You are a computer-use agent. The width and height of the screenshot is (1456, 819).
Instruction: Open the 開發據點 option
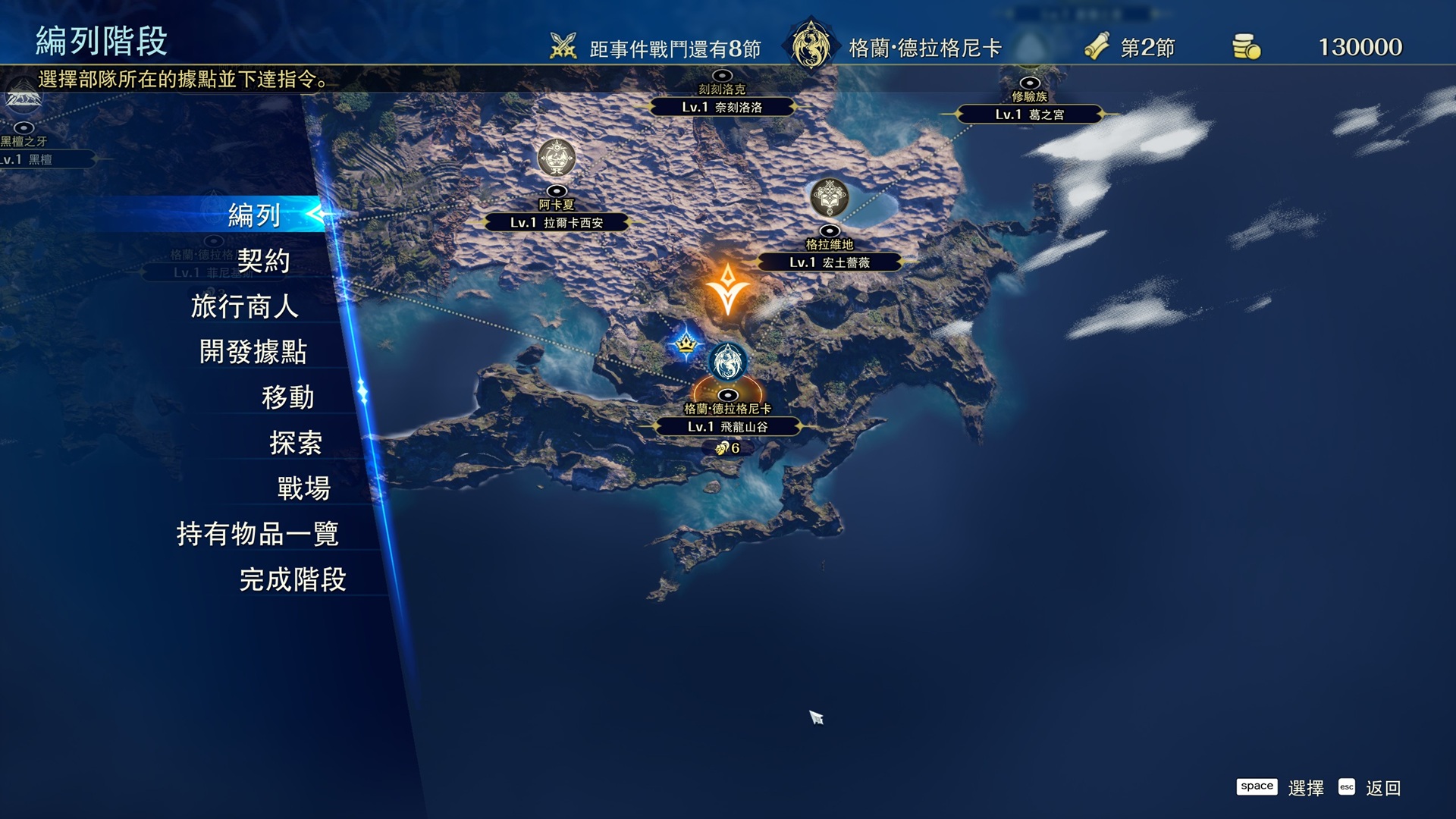coord(253,352)
